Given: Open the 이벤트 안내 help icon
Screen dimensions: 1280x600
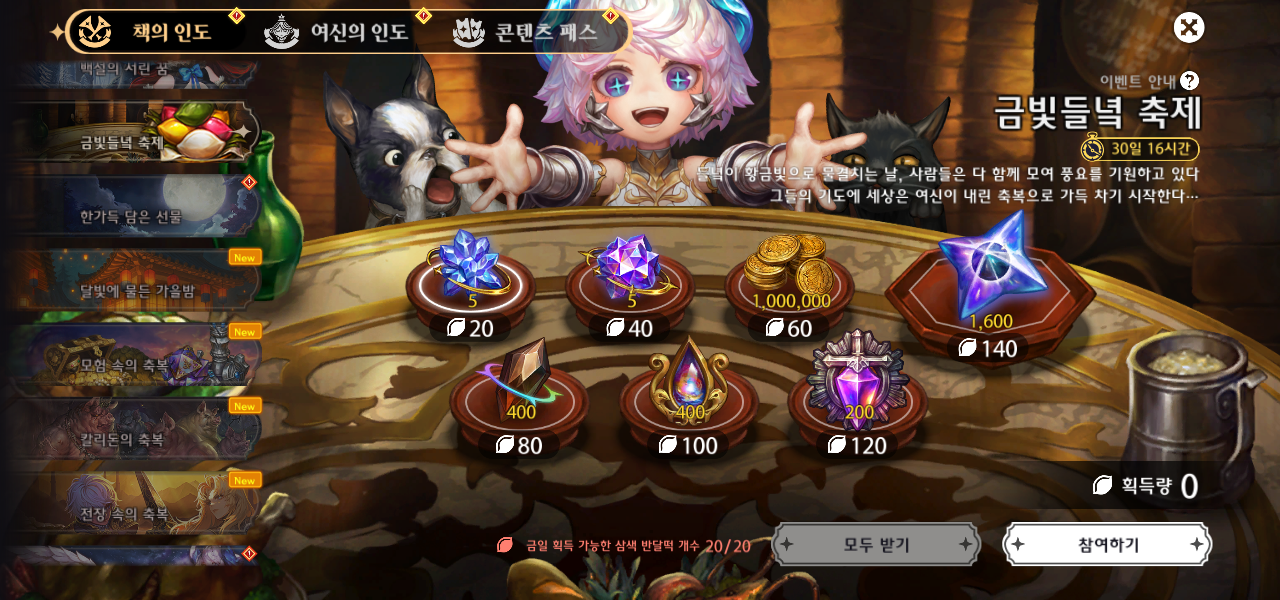Looking at the screenshot, I should [1189, 81].
